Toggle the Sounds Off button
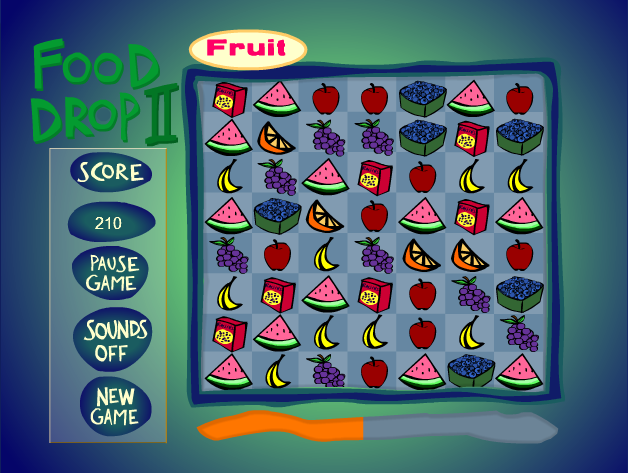Viewport: 628px width, 473px height. (114, 340)
